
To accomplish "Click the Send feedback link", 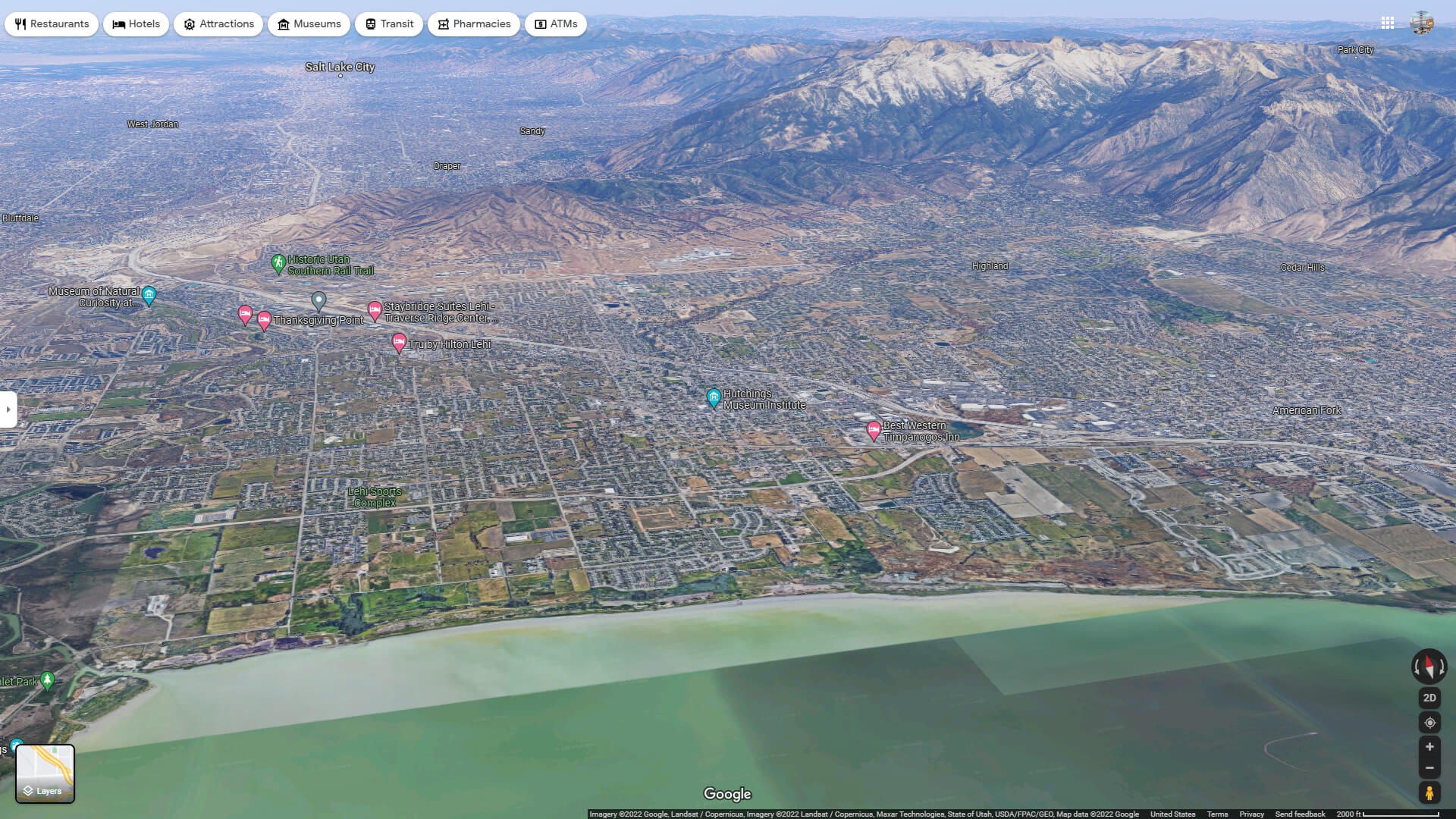I will (x=1300, y=814).
